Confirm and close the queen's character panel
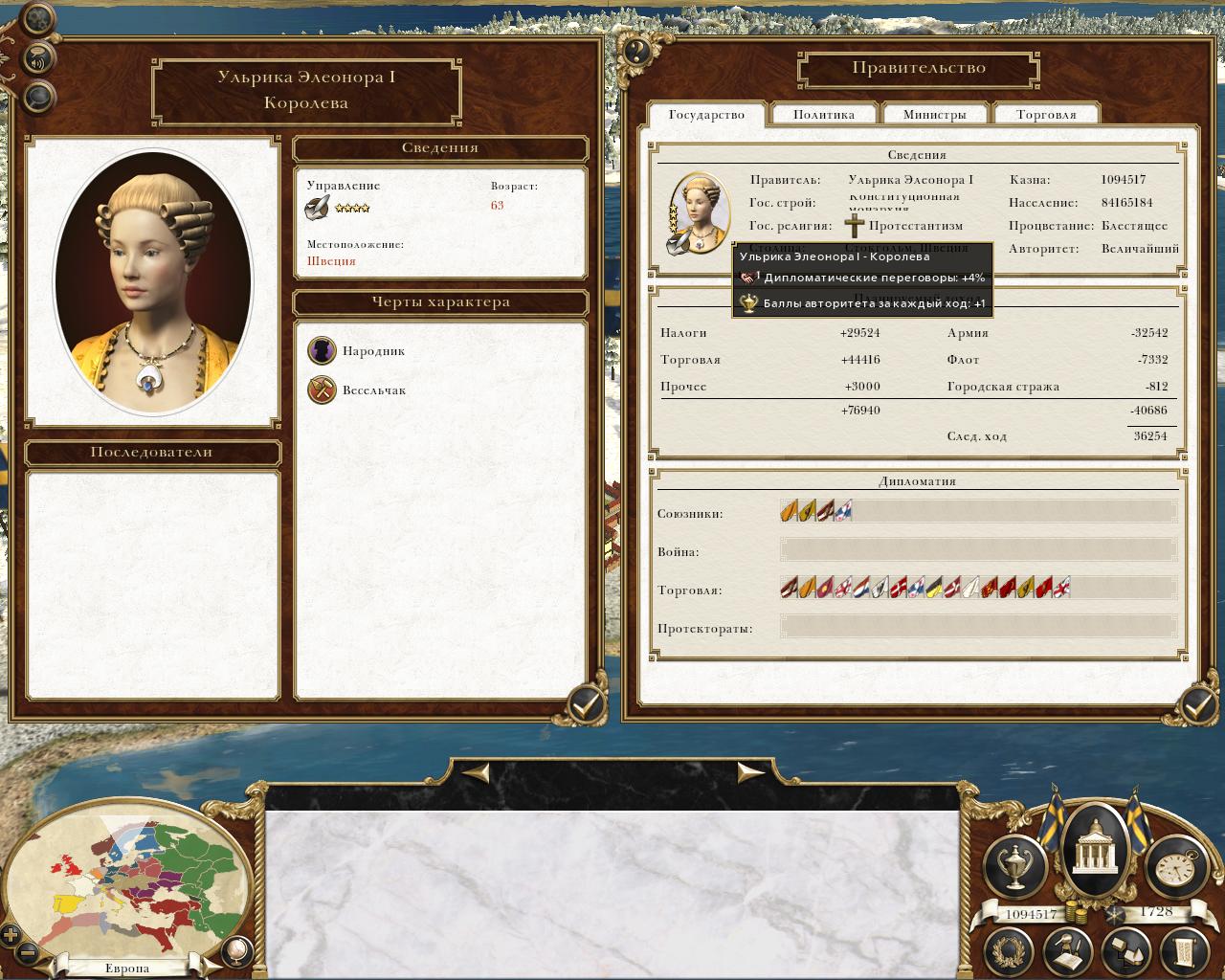1225x980 pixels. (585, 706)
